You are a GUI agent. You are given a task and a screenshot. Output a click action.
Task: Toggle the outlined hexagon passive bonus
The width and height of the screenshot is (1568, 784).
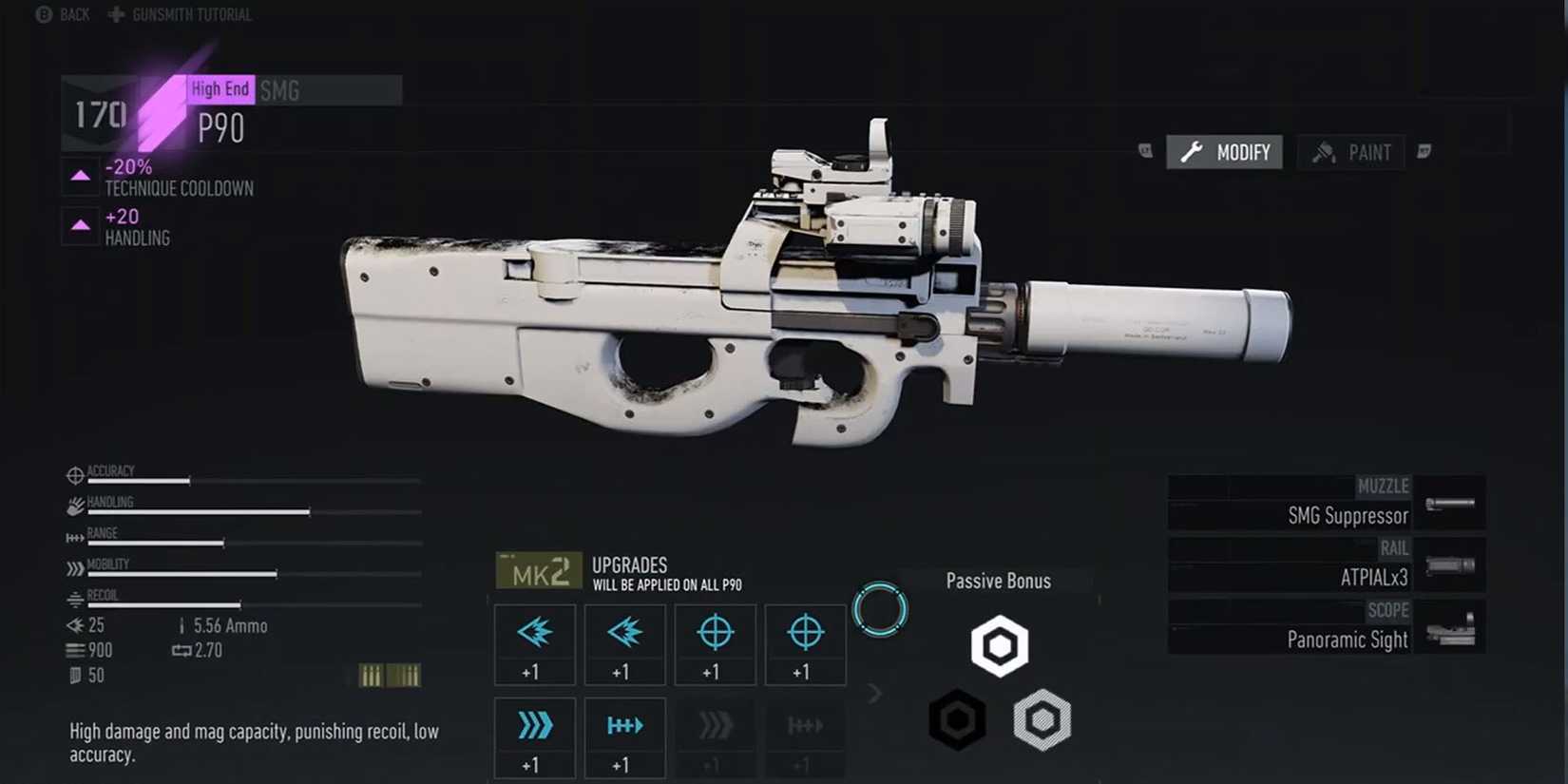tap(1043, 719)
